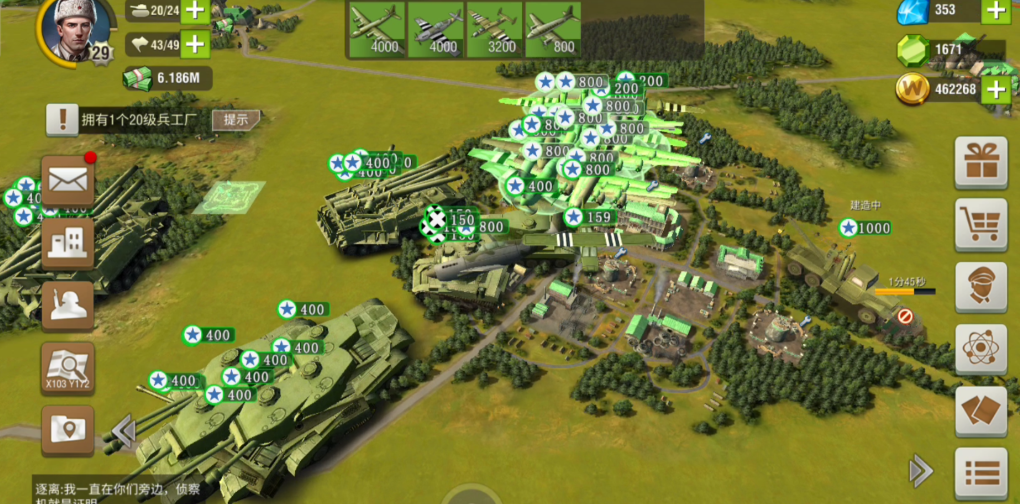Add more march capacity beside 43/49

click(x=194, y=44)
